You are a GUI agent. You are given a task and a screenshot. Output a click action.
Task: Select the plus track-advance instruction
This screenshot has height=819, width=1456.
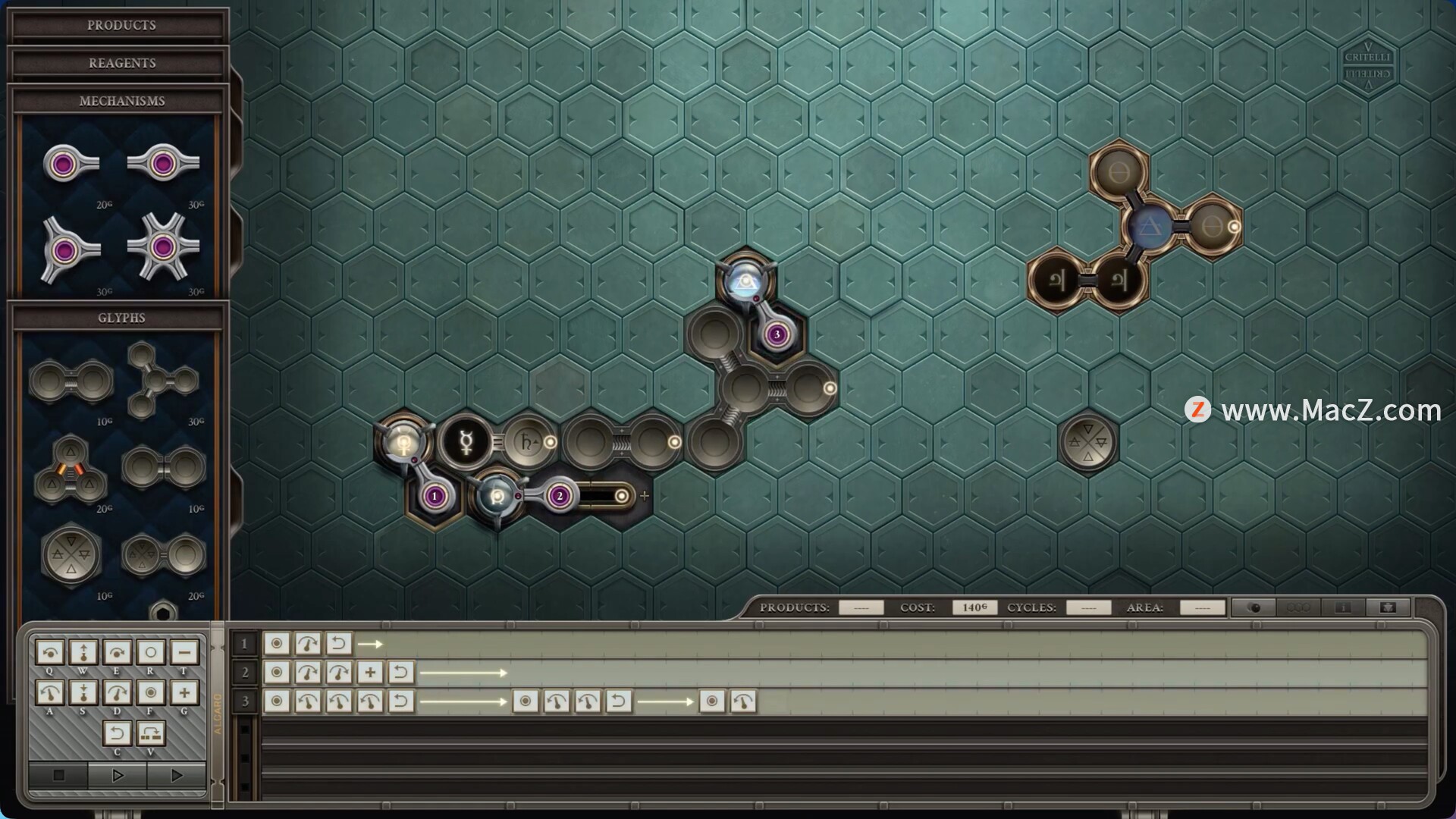point(184,692)
